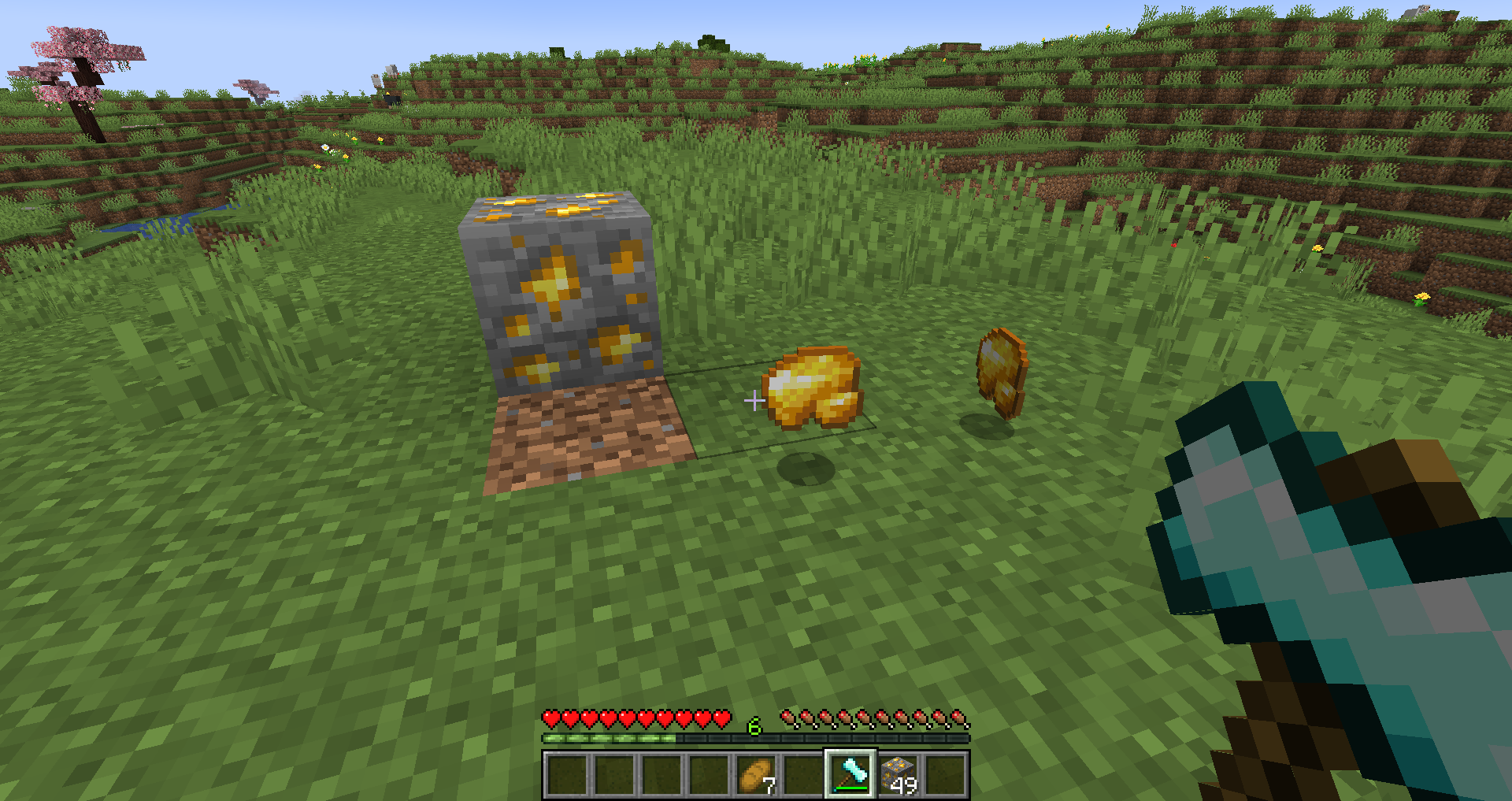Select the diamond tool hotbar slot
The width and height of the screenshot is (1512, 801).
(x=850, y=774)
